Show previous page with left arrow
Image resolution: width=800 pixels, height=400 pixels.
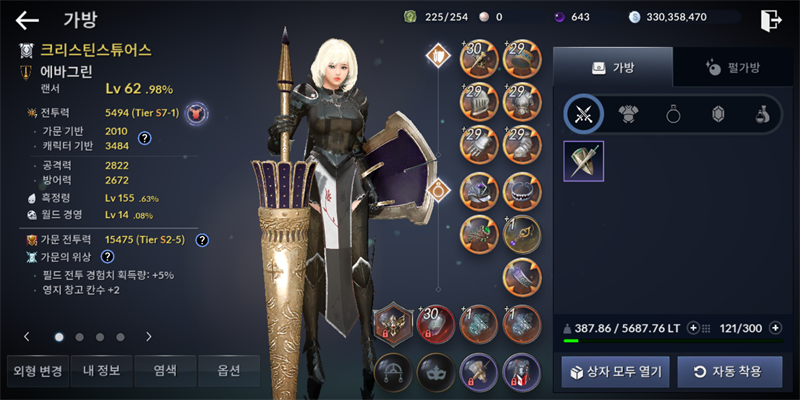[x=27, y=337]
